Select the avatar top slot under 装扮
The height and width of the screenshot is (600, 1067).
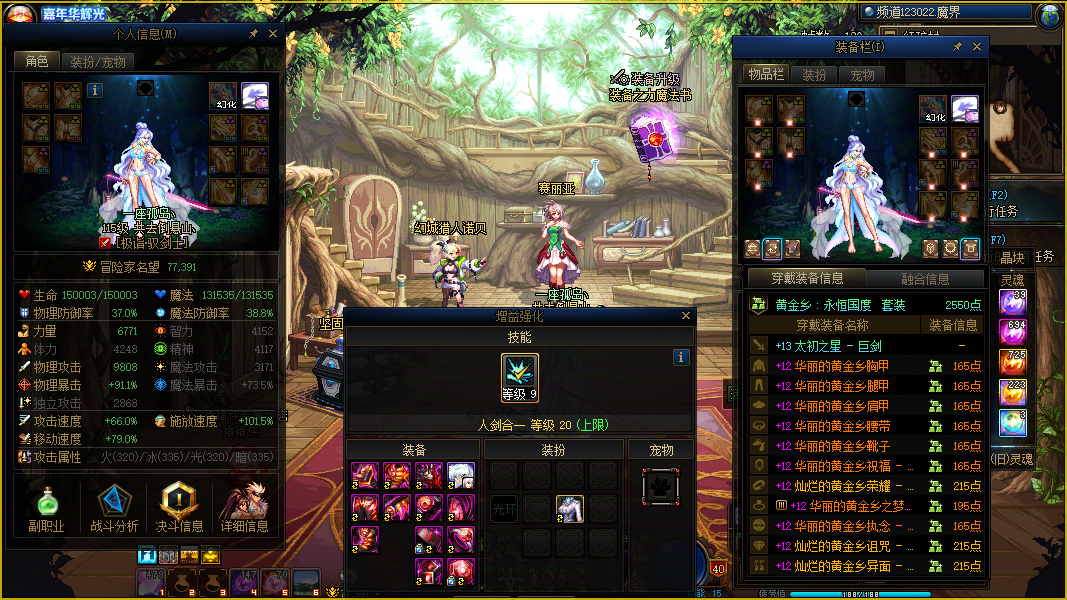coord(570,509)
